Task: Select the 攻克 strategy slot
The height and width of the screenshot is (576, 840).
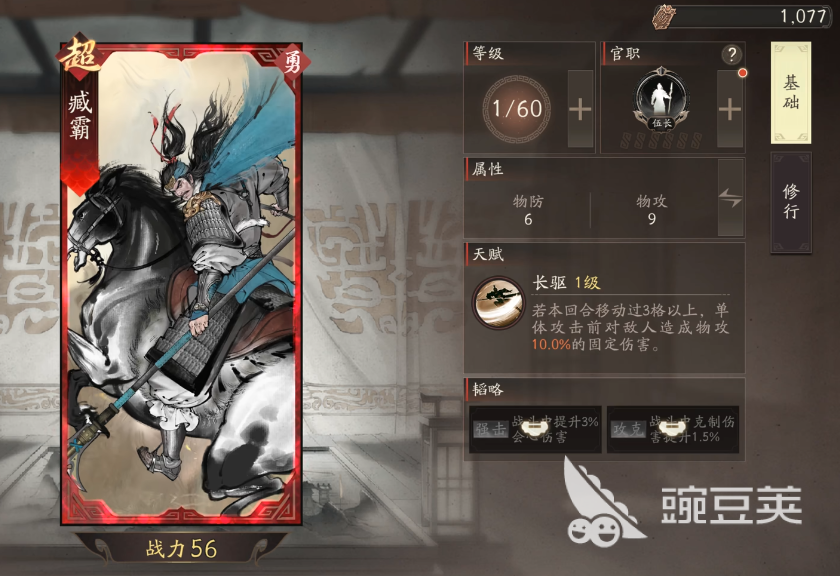Action: 673,429
